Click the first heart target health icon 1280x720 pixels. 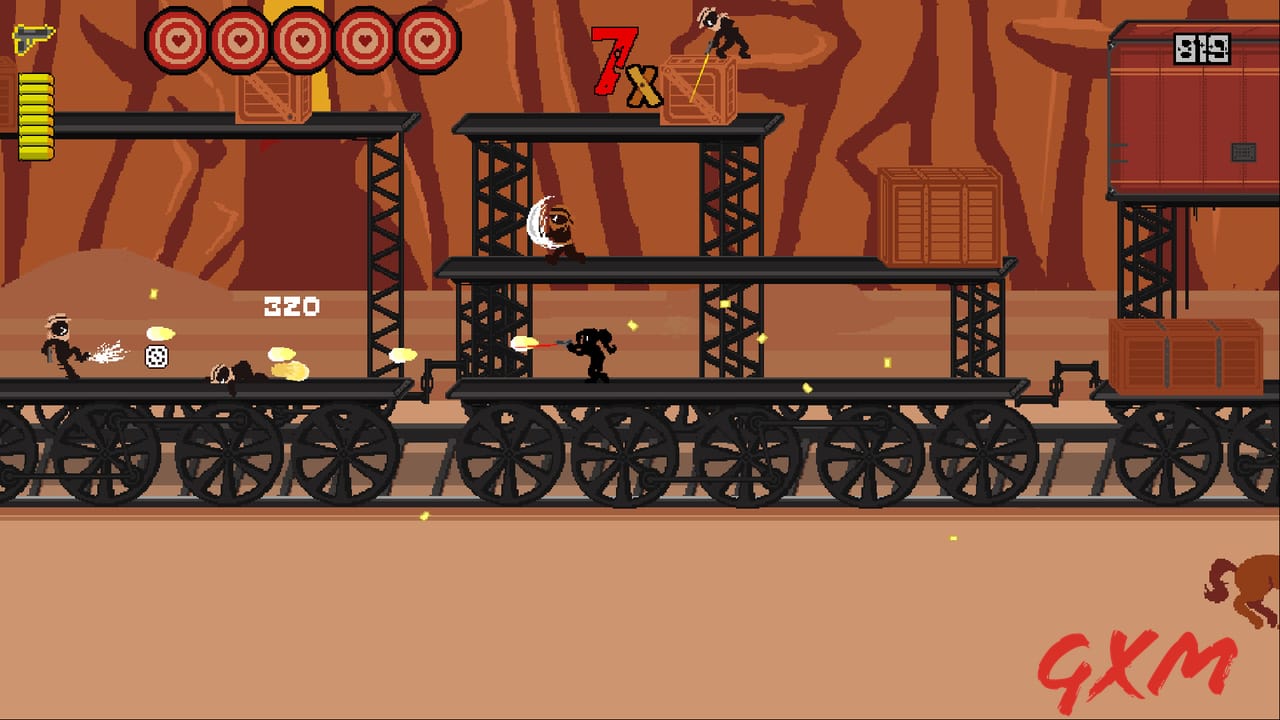click(x=179, y=42)
